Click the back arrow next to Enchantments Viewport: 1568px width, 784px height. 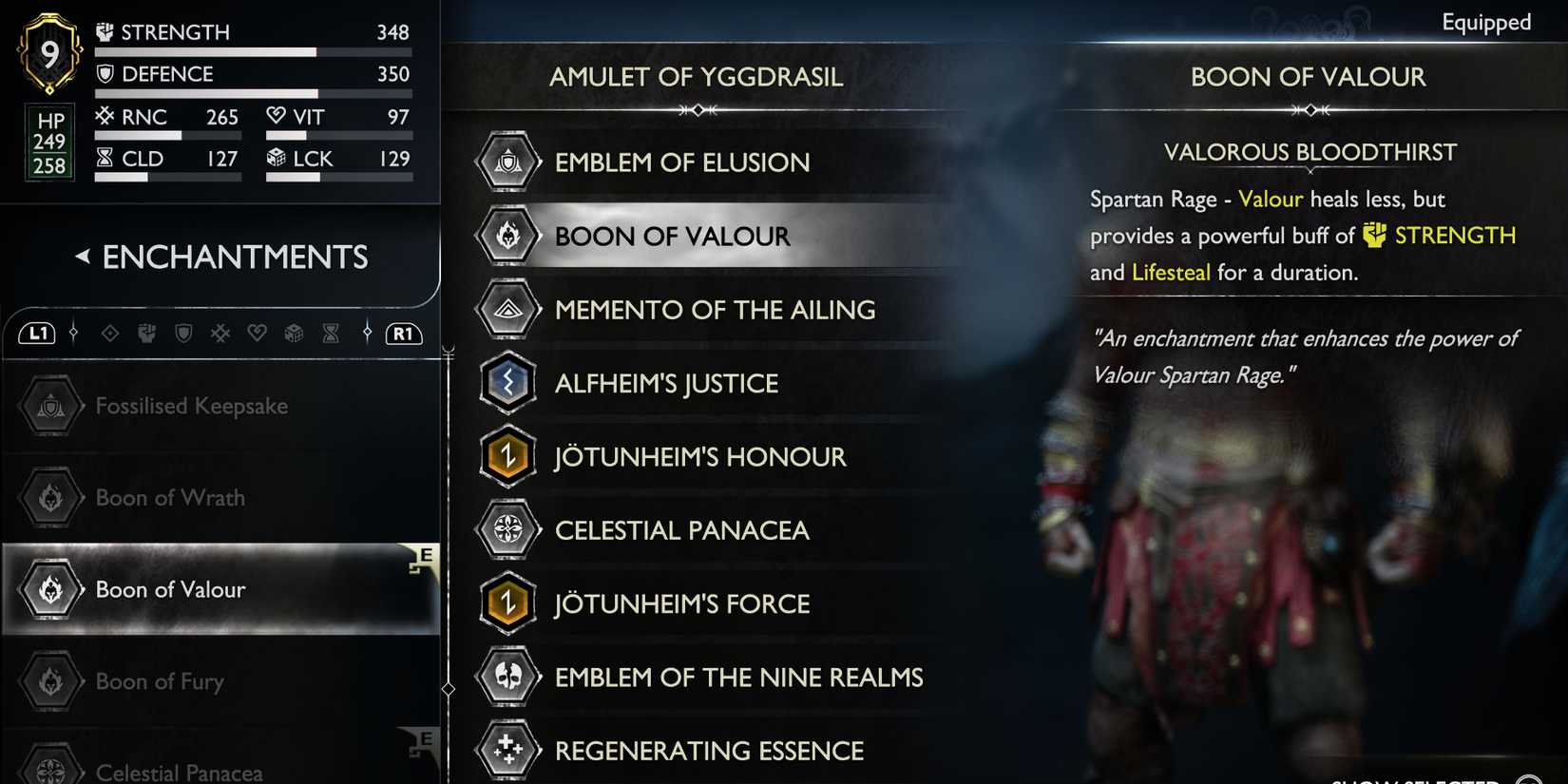81,257
